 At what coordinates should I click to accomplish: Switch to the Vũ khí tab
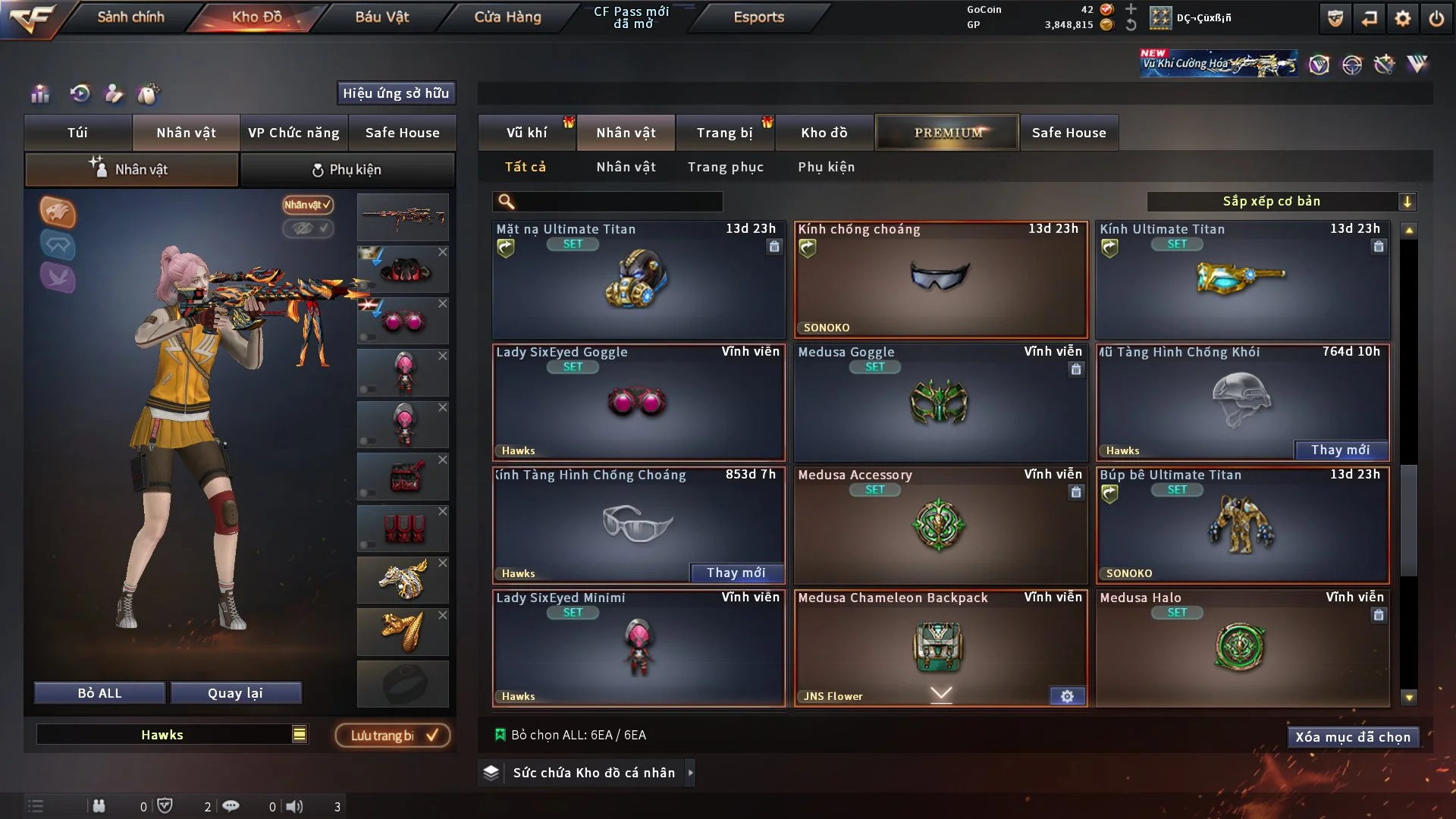[x=526, y=133]
